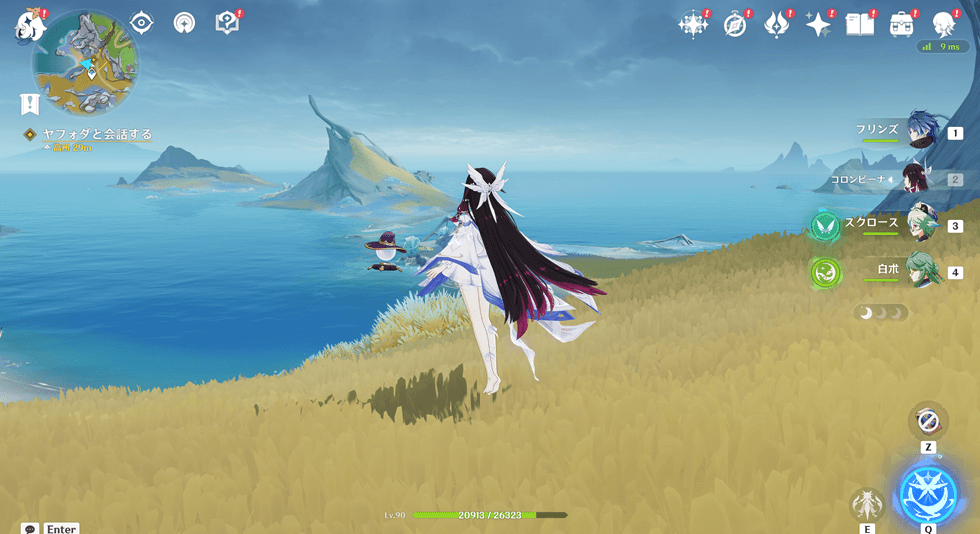The width and height of the screenshot is (980, 534).
Task: Open the question-mark tutorial book icon
Action: tap(227, 23)
